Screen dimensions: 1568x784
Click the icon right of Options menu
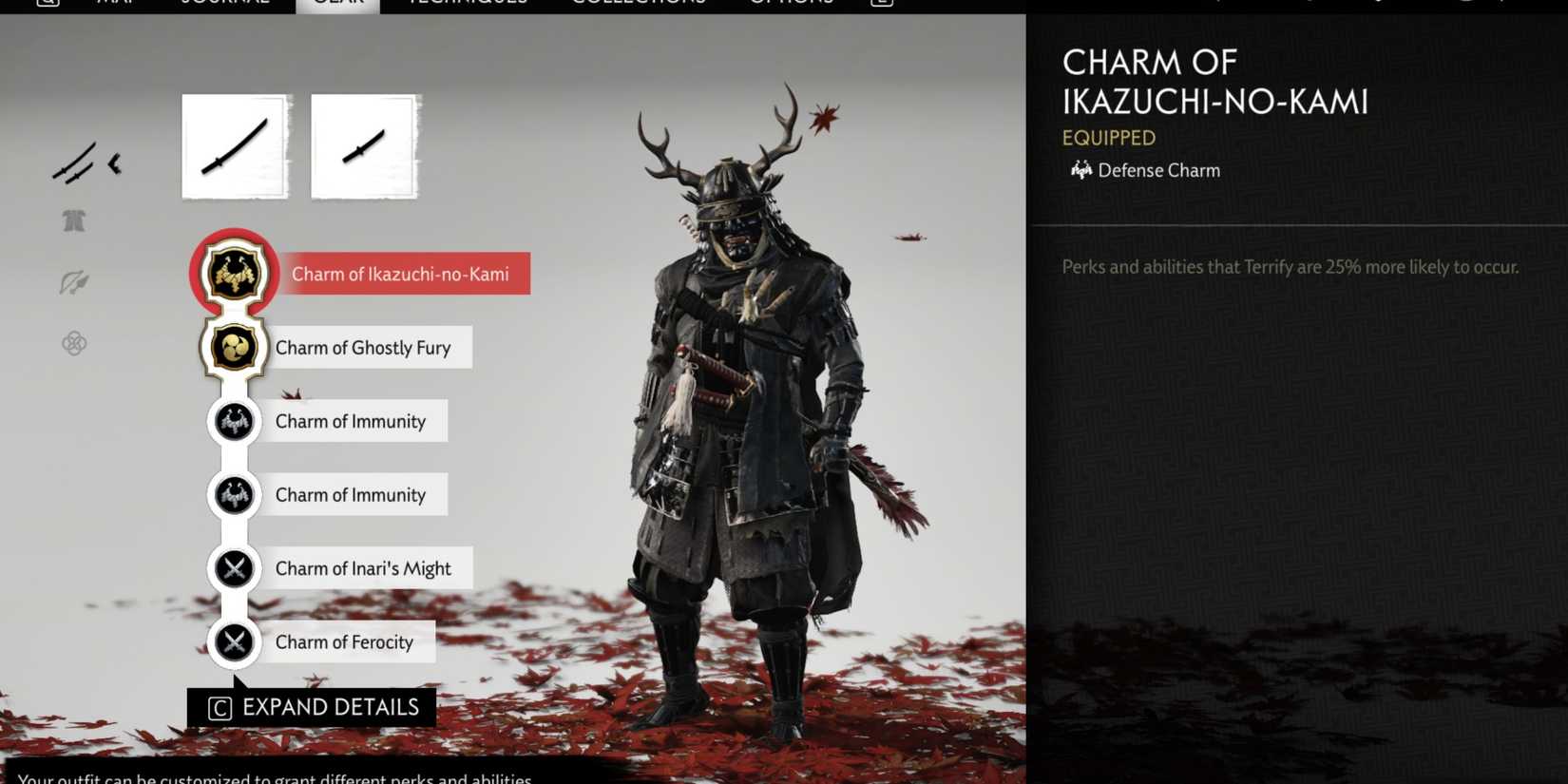[x=880, y=4]
